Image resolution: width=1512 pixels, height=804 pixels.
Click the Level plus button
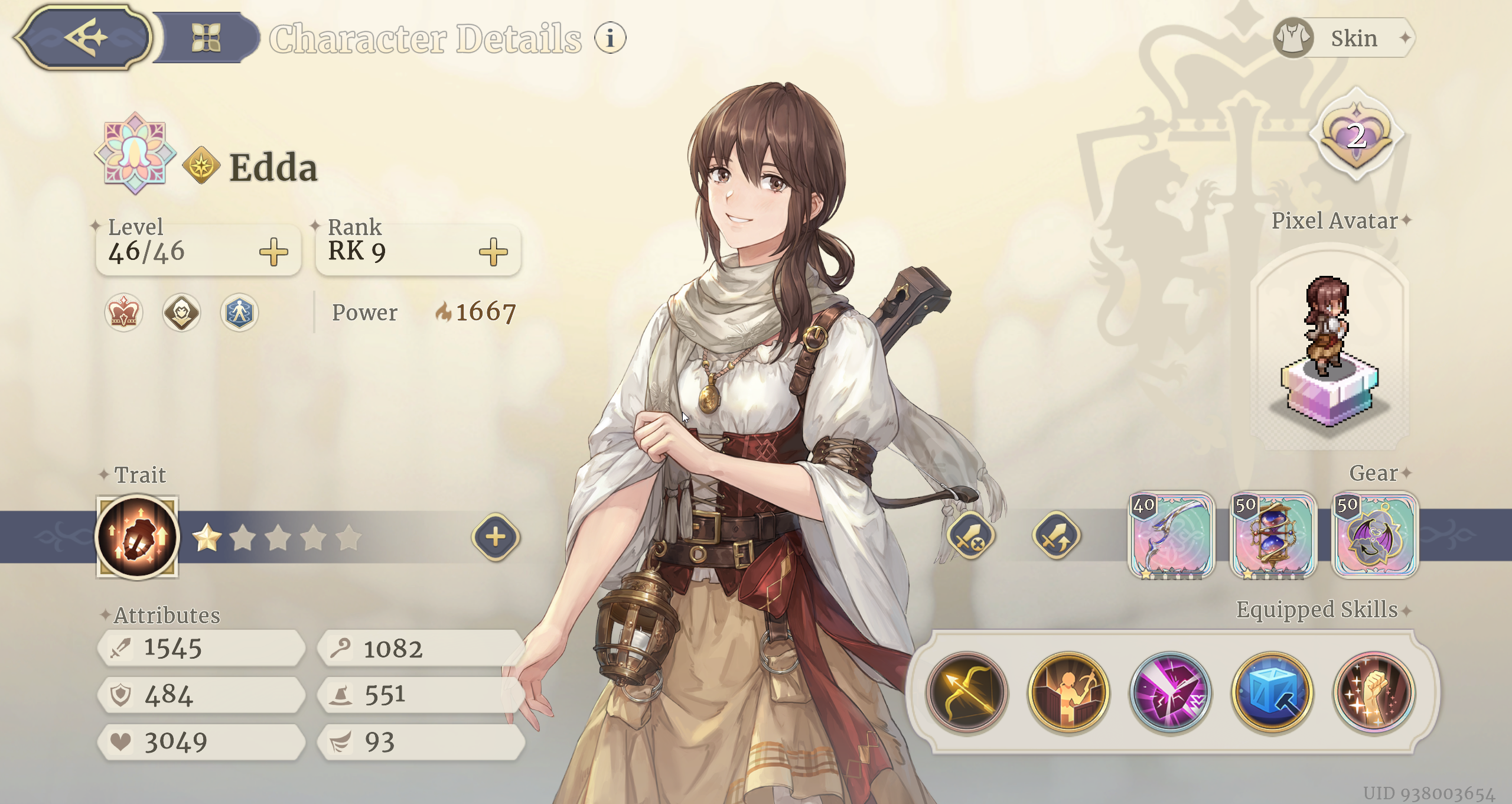(273, 252)
